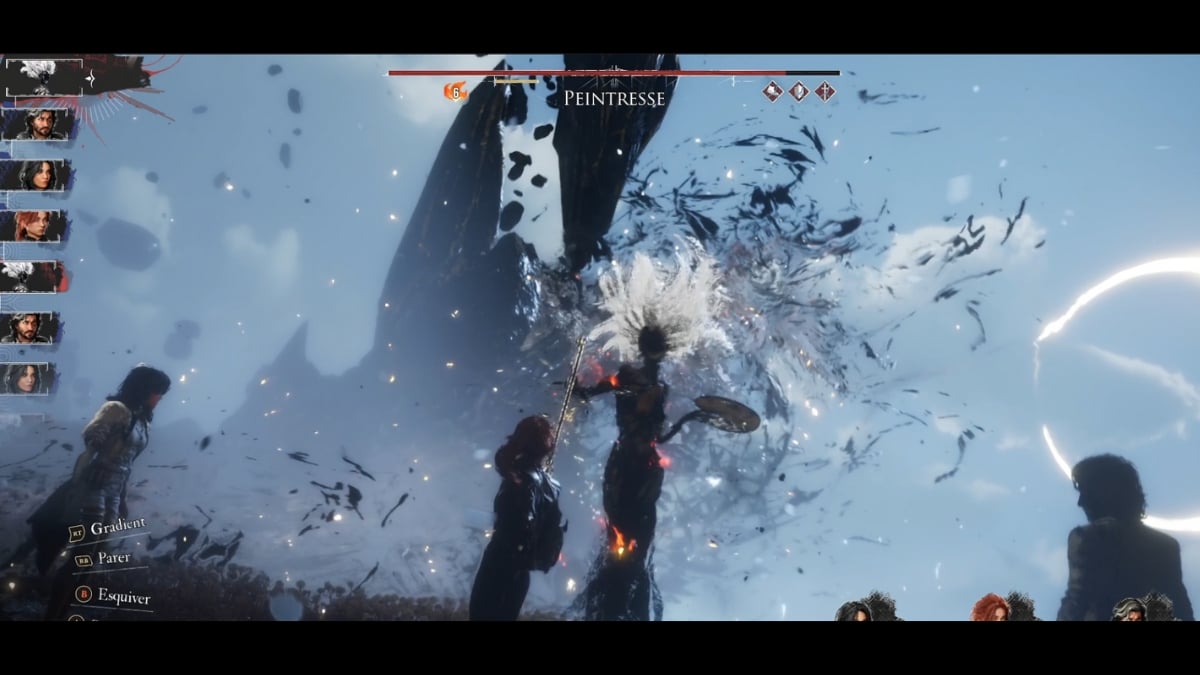Inspect the shield status diamond on the boss
The height and width of the screenshot is (675, 1200).
[798, 92]
